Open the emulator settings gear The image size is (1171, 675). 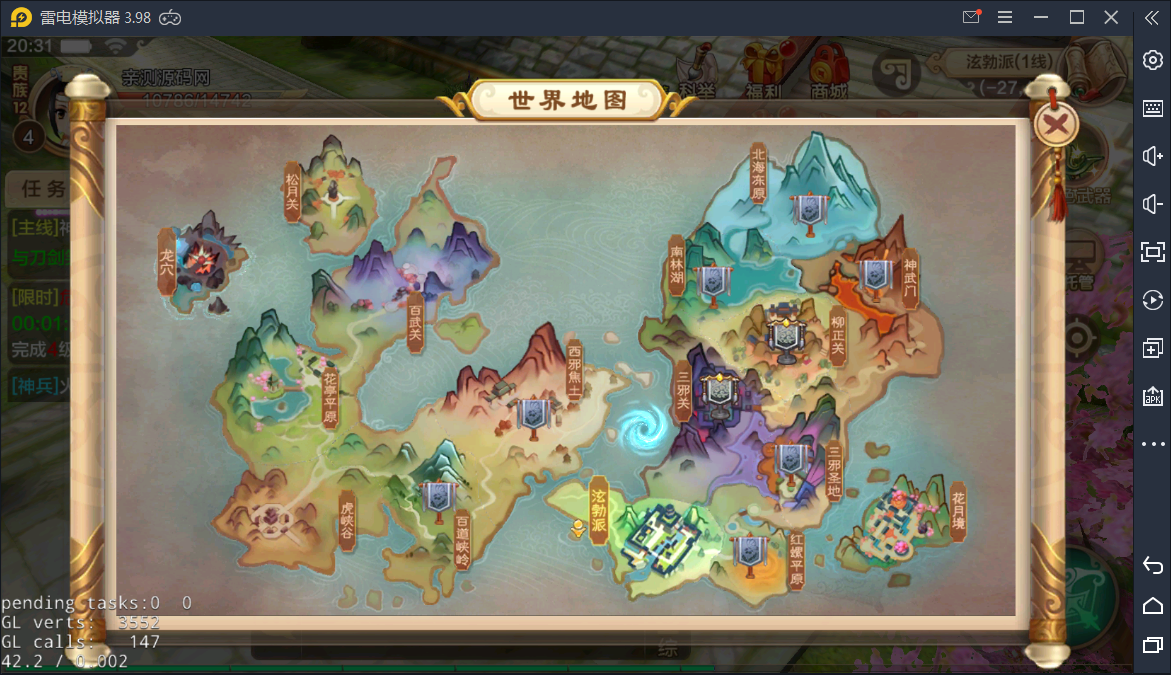click(1152, 61)
